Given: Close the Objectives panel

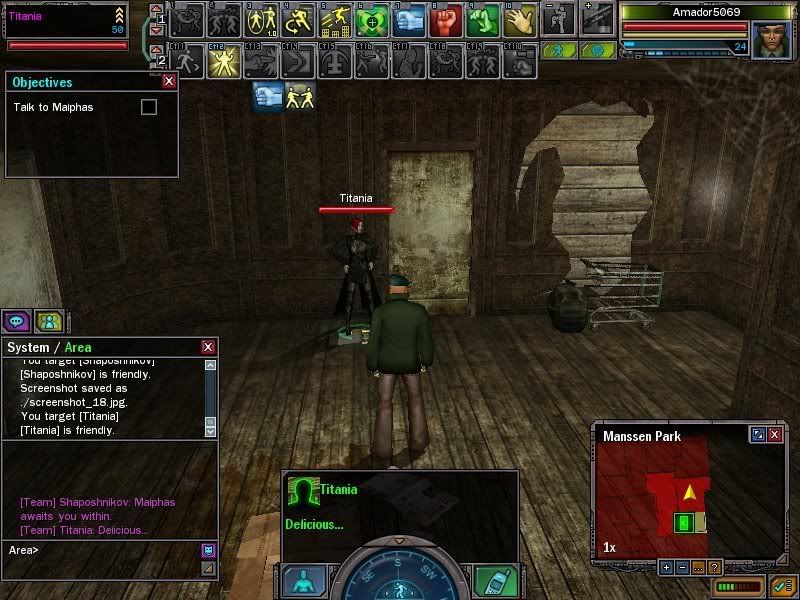Looking at the screenshot, I should (x=168, y=83).
